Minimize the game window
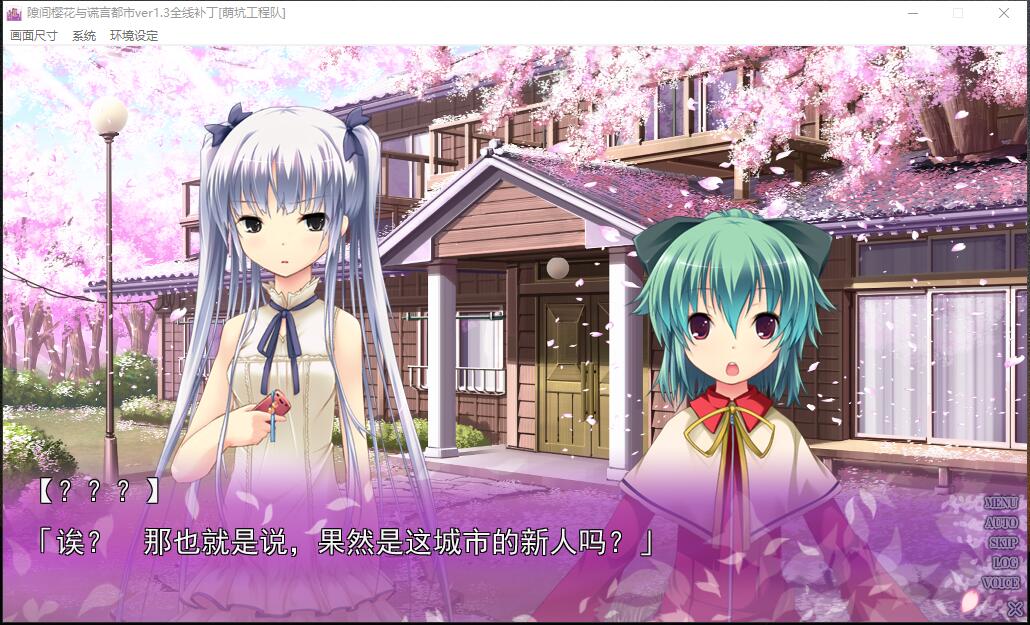Screen dimensions: 1030x625 pyautogui.click(x=912, y=13)
